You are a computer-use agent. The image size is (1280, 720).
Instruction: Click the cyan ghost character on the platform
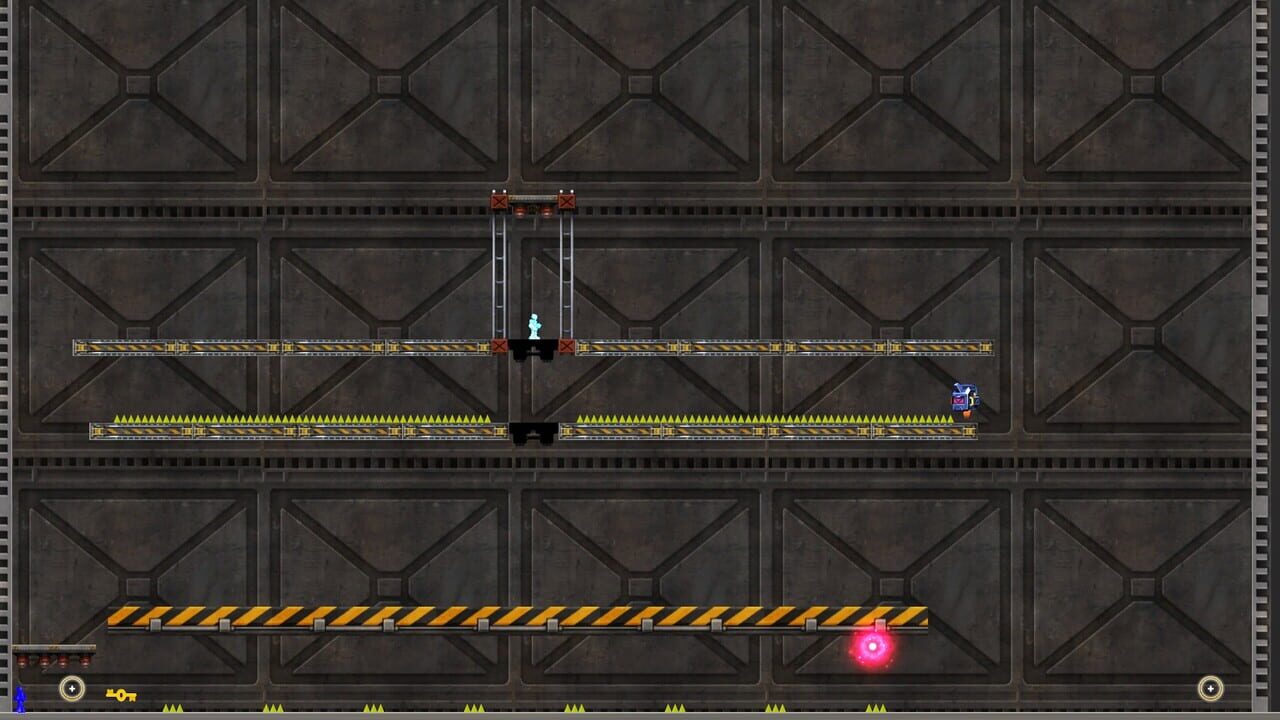535,322
